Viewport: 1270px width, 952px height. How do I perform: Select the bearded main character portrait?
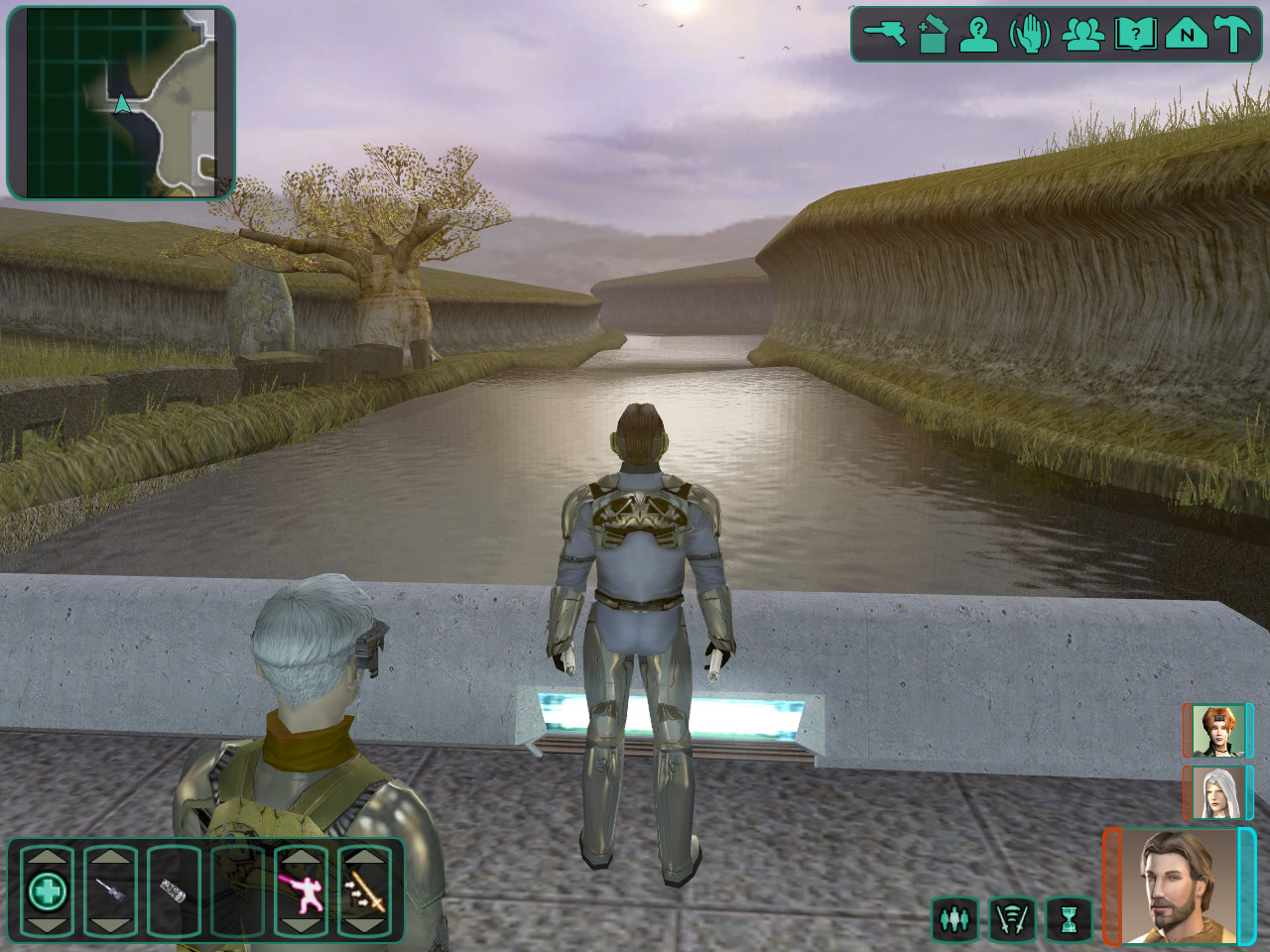1179,886
